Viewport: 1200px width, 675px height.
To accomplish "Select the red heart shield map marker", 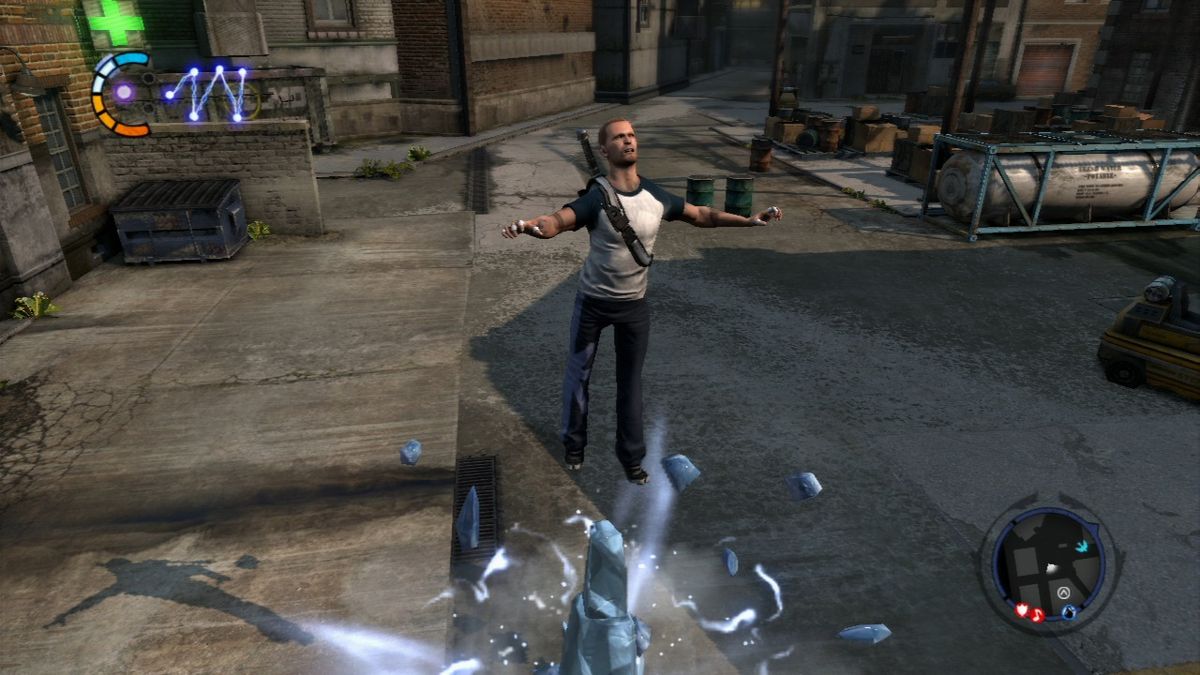I will pyautogui.click(x=1023, y=608).
